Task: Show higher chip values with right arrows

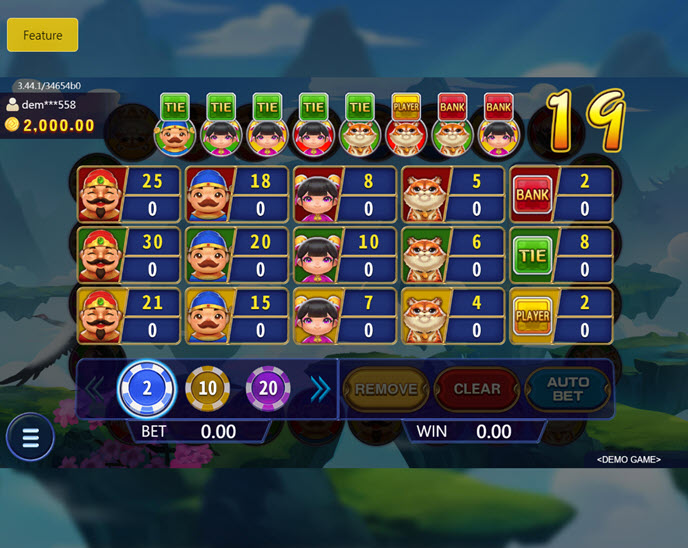Action: (319, 389)
